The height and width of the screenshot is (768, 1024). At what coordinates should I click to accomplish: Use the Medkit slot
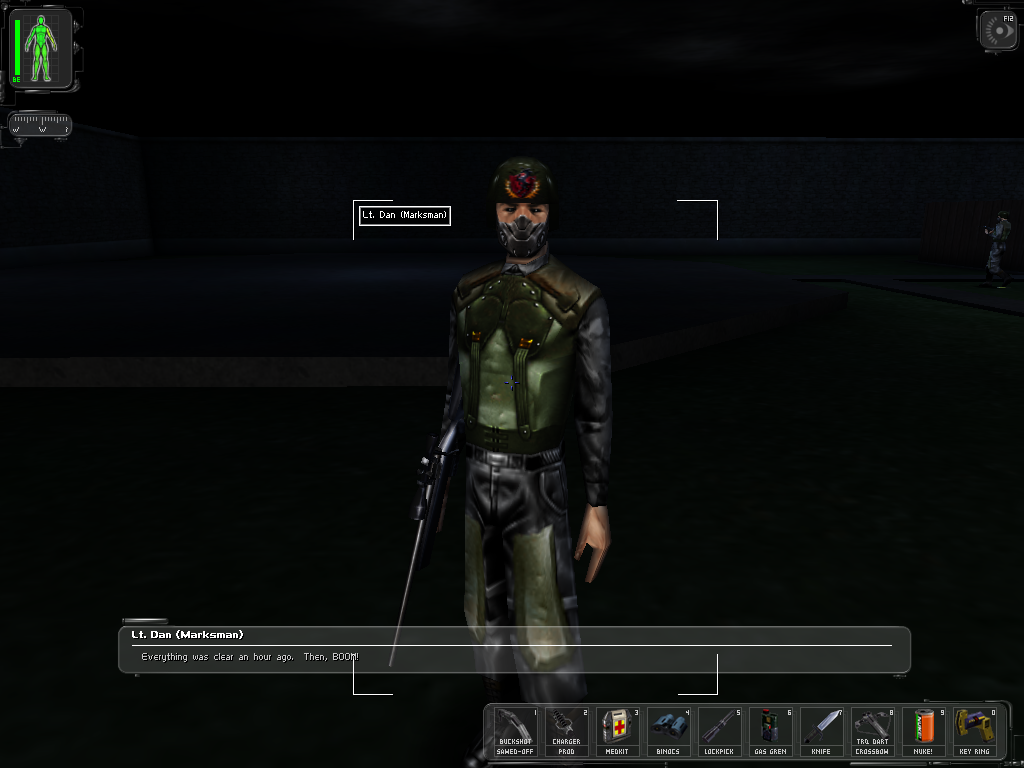pyautogui.click(x=617, y=731)
